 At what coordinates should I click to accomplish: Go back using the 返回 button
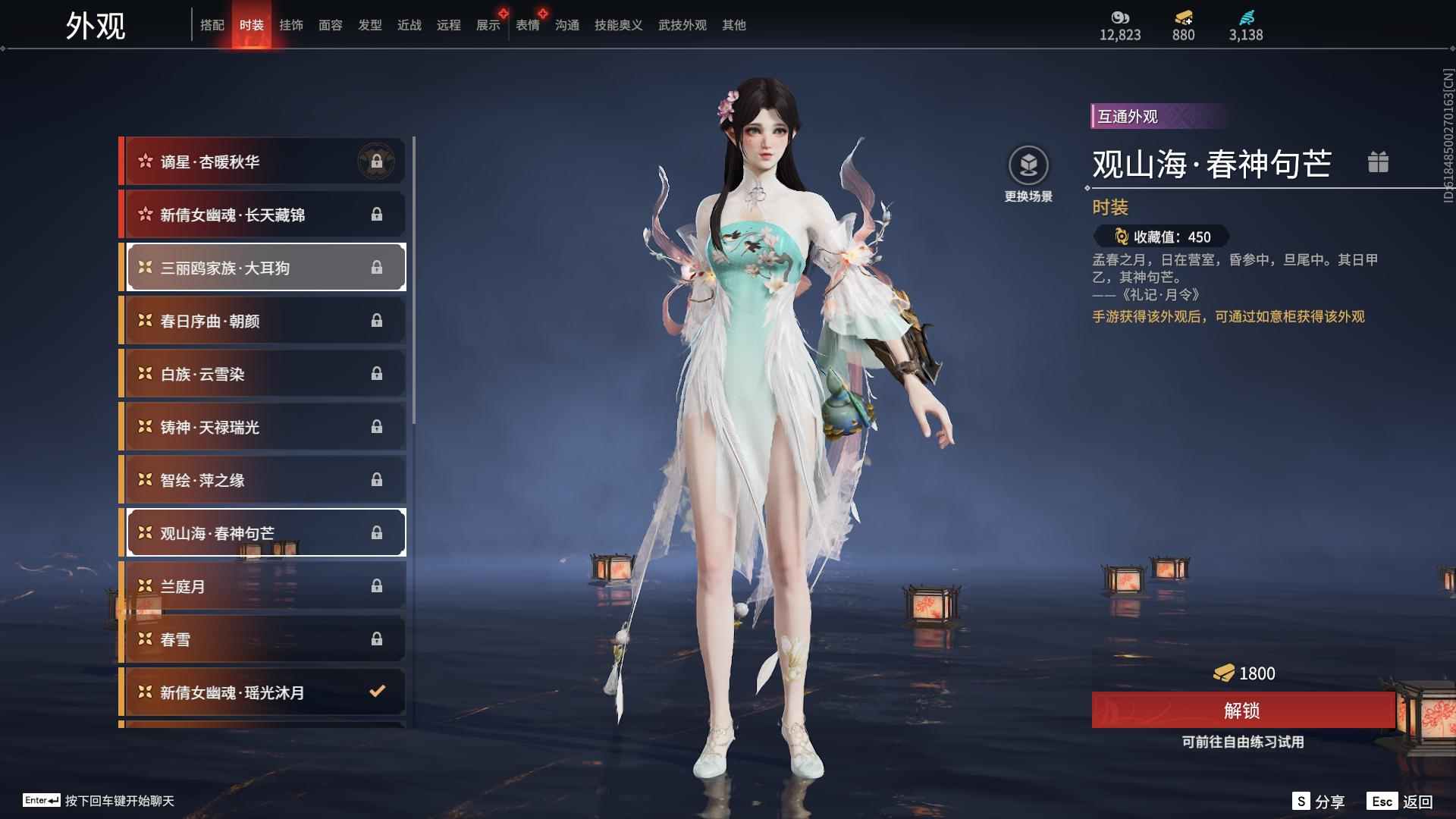click(x=1400, y=802)
